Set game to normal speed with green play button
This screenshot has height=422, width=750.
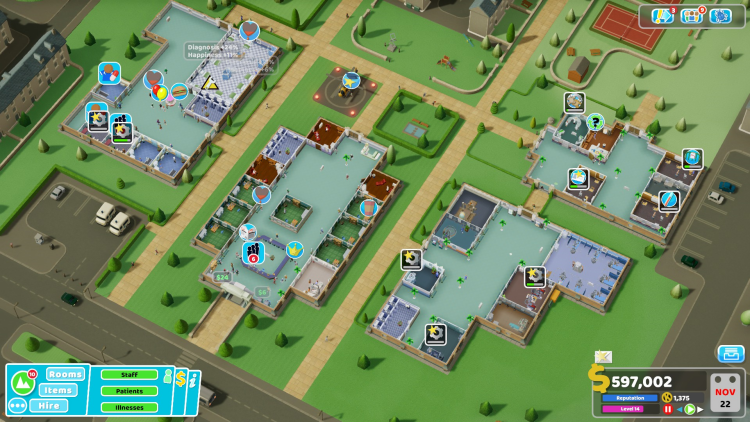(x=690, y=409)
